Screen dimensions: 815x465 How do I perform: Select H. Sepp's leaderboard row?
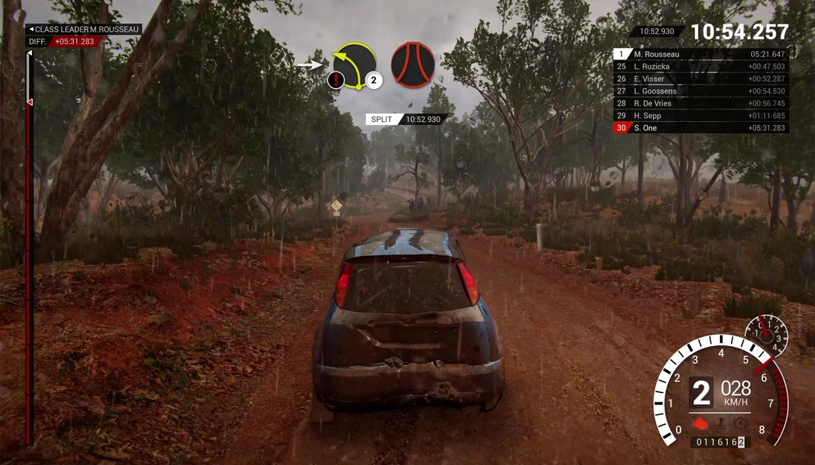click(x=700, y=116)
